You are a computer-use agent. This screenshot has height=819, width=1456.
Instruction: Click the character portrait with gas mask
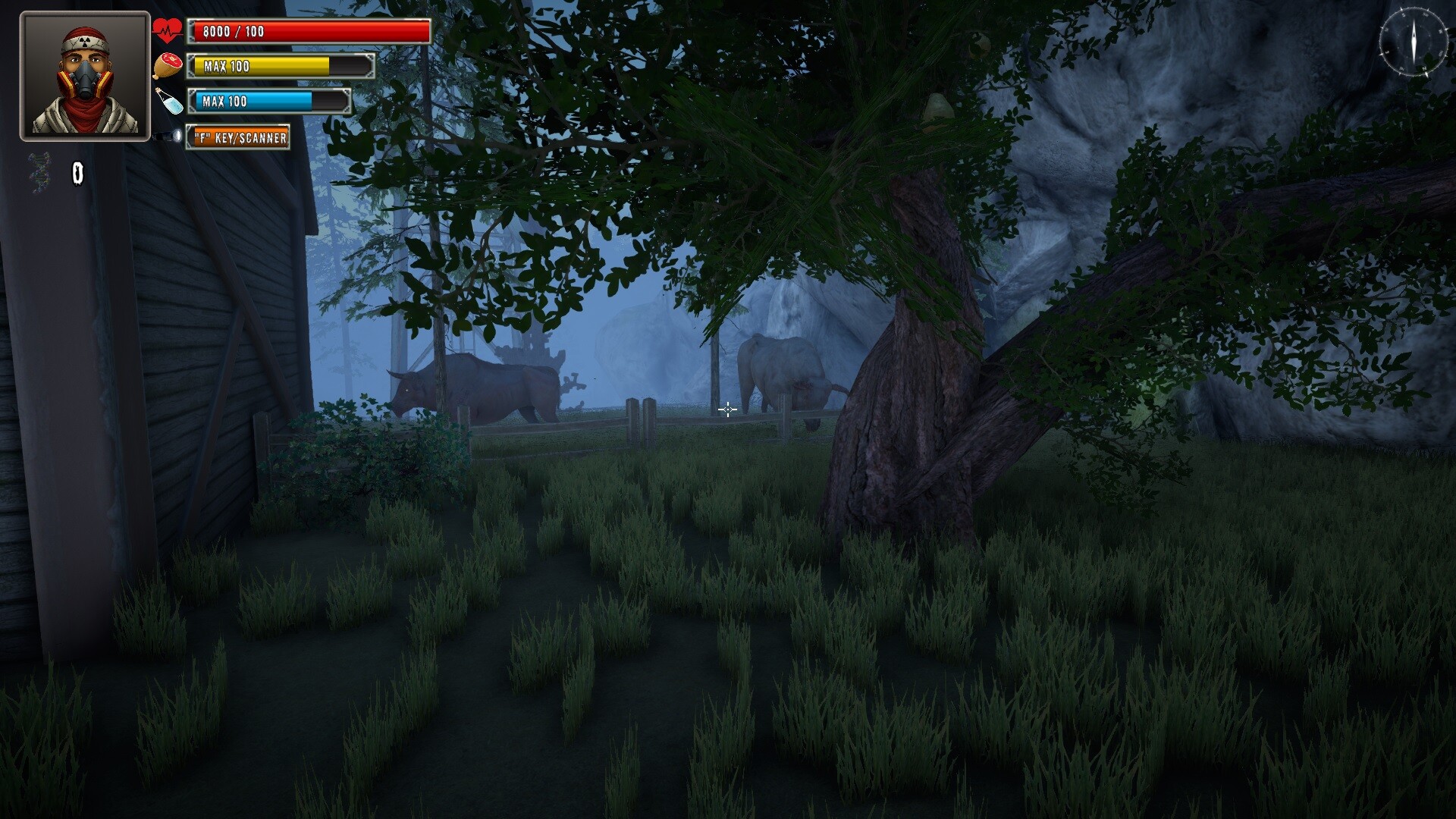[82, 76]
